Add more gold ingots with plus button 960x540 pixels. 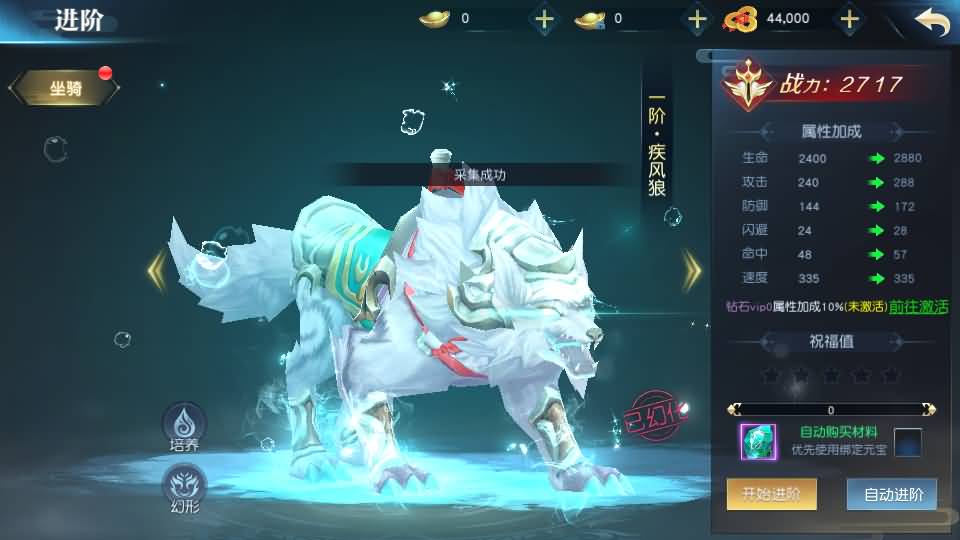point(544,18)
